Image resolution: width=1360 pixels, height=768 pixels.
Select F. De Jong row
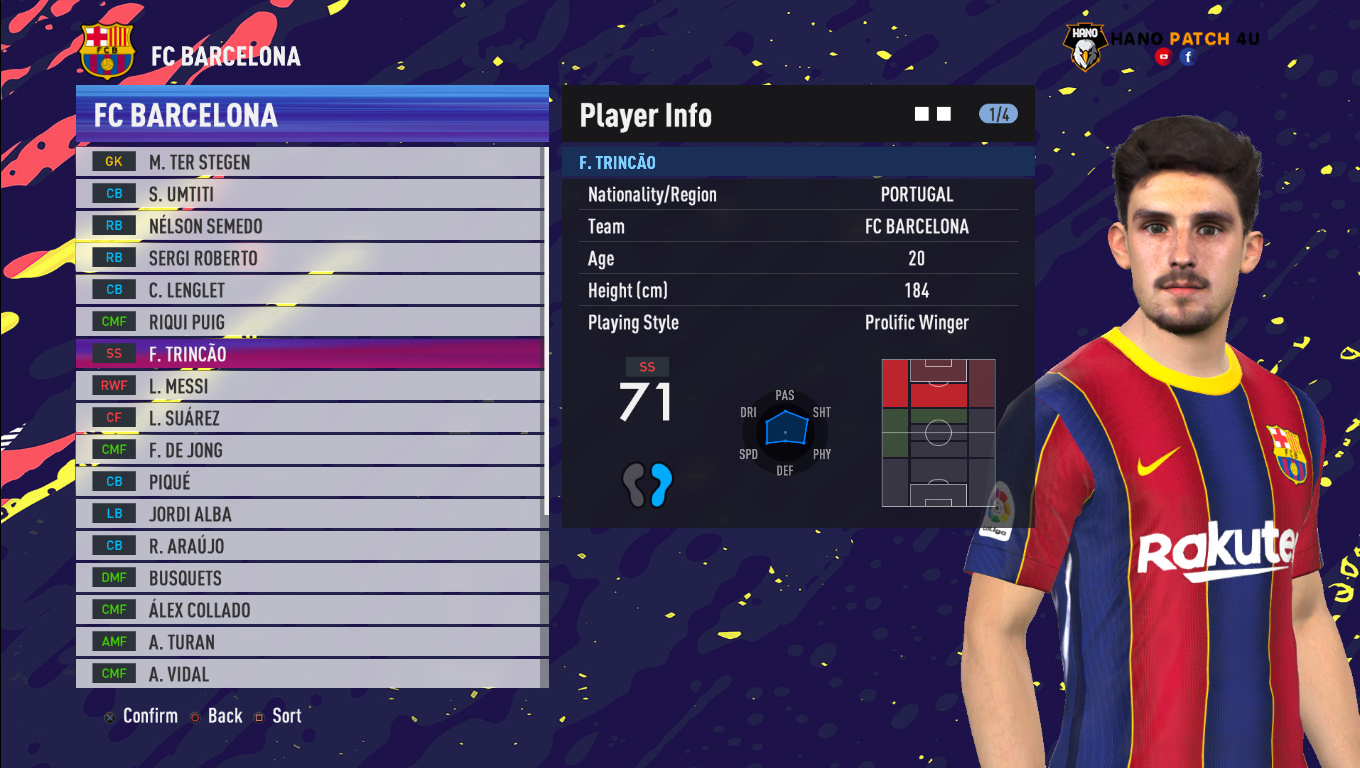310,450
